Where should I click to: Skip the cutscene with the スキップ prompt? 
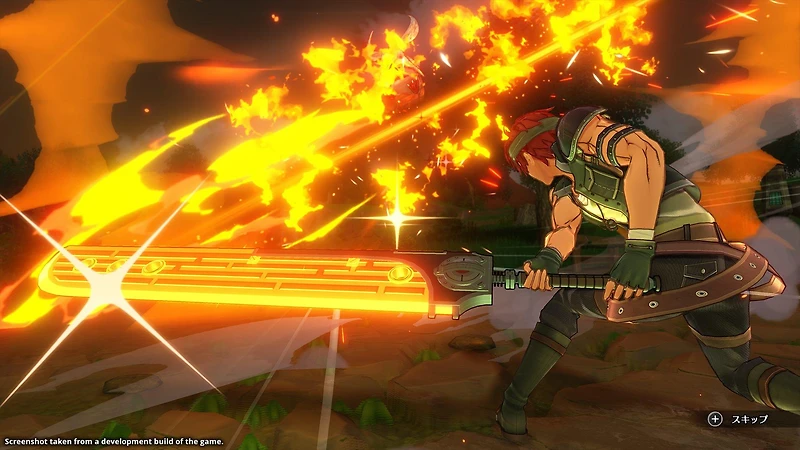[x=738, y=420]
